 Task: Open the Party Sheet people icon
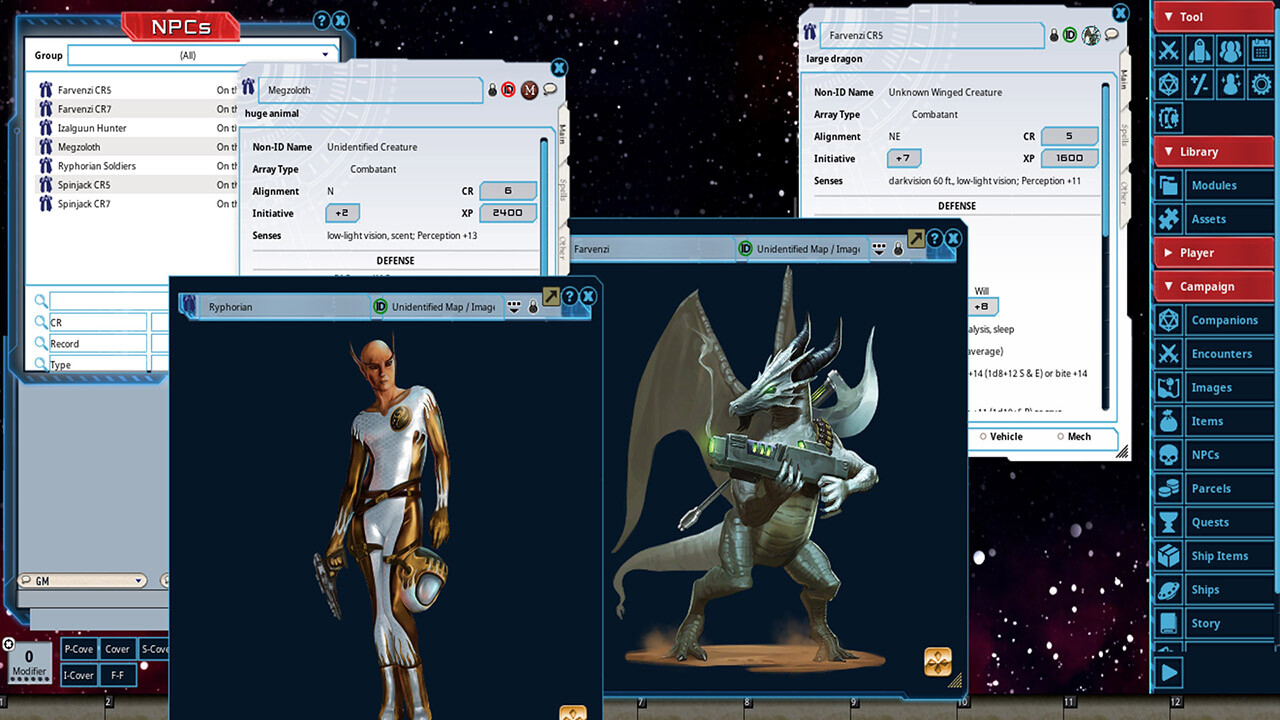(x=1230, y=51)
